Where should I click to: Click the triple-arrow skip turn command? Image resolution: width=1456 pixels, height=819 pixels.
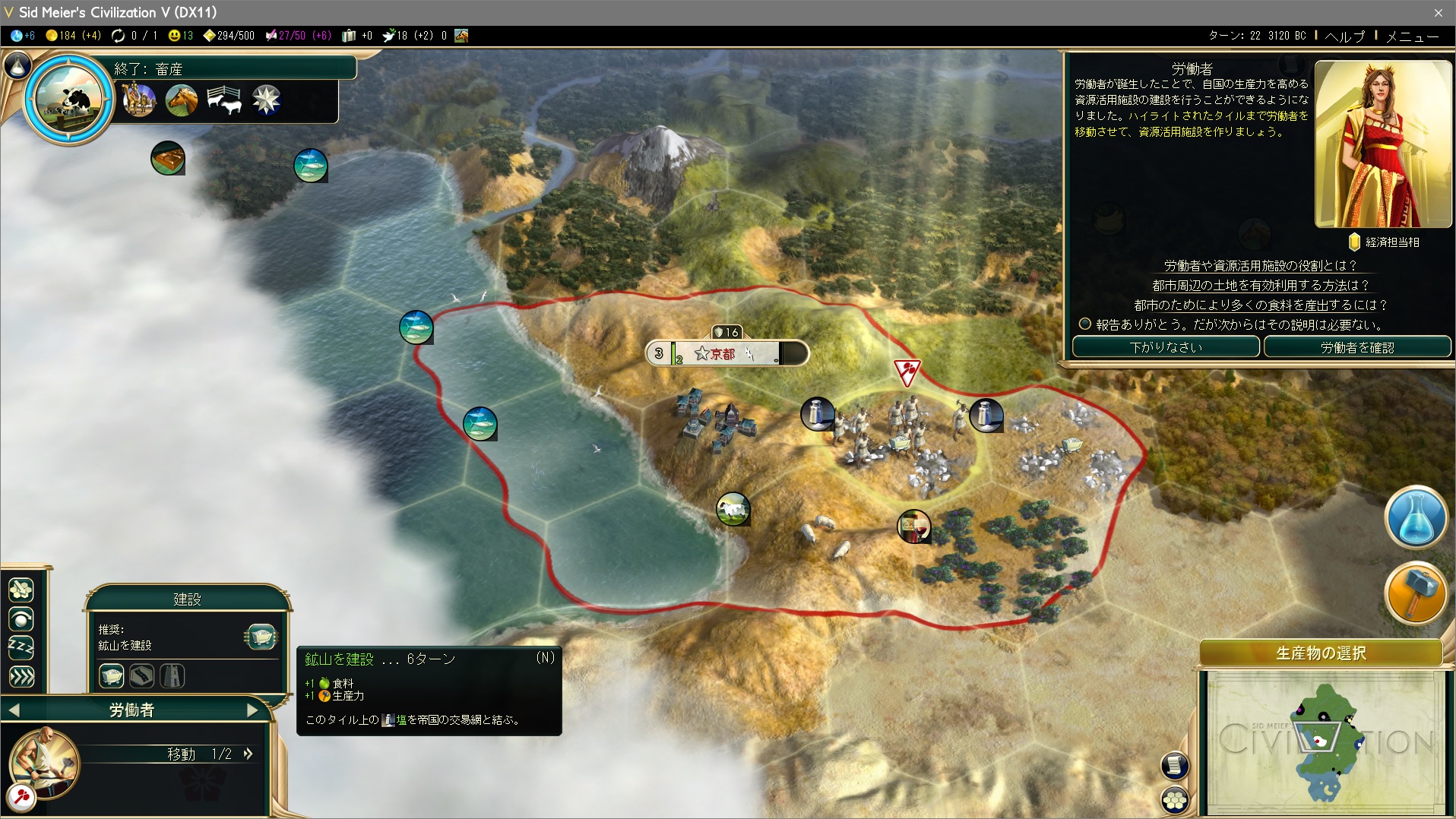pos(21,677)
